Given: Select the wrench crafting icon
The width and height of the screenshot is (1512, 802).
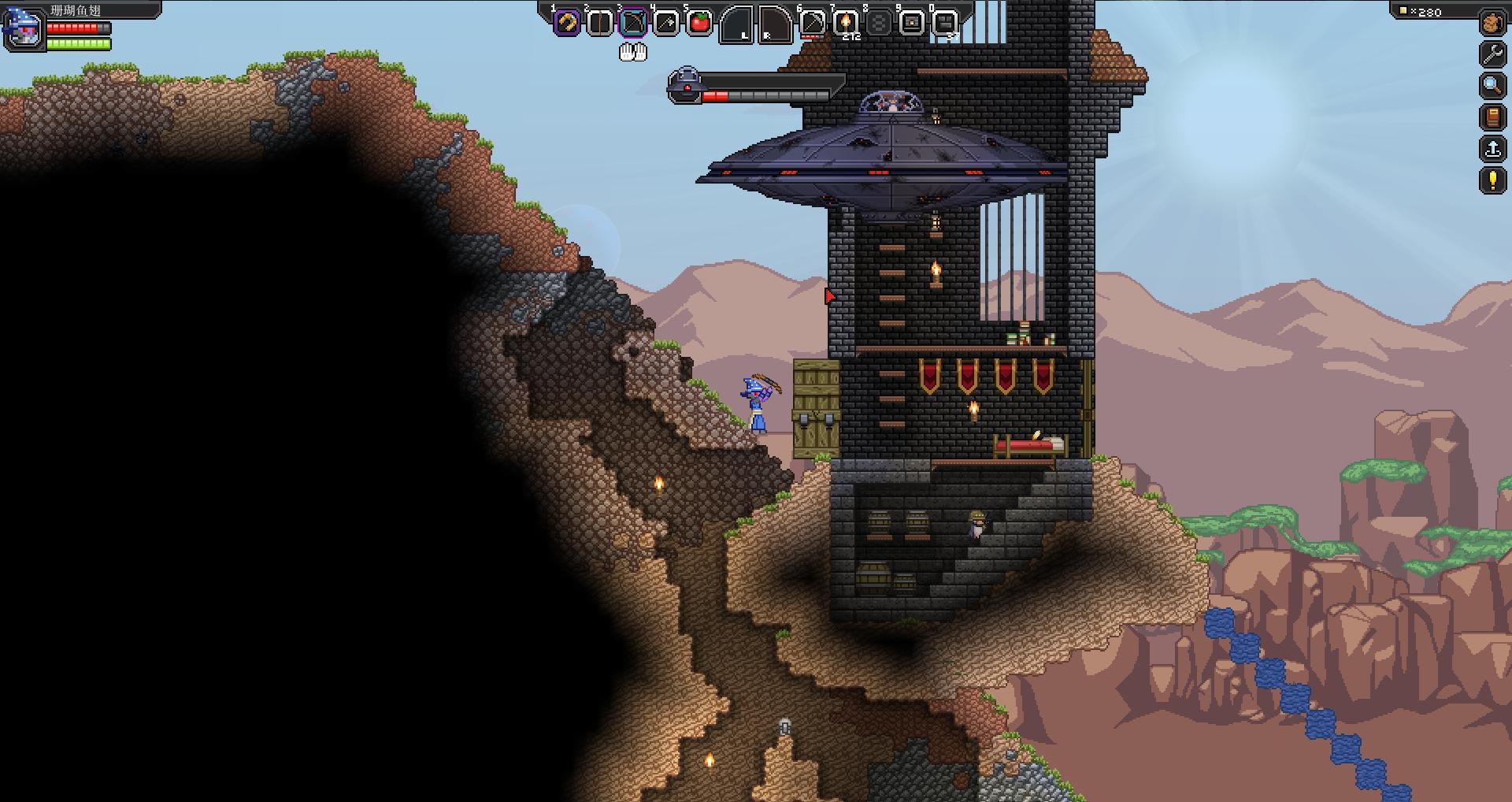Looking at the screenshot, I should coord(1493,53).
